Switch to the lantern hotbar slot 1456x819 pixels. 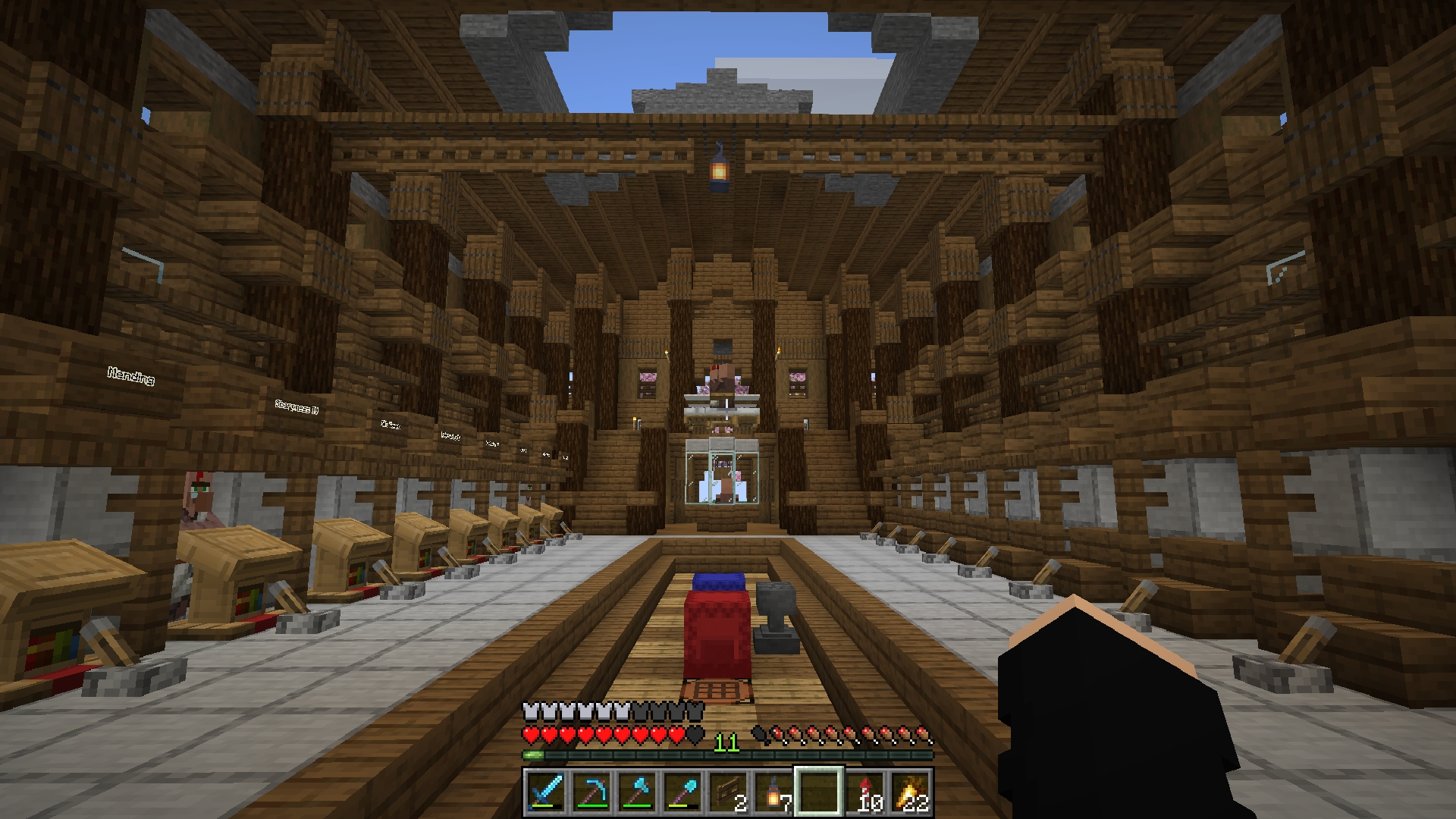pos(773,792)
